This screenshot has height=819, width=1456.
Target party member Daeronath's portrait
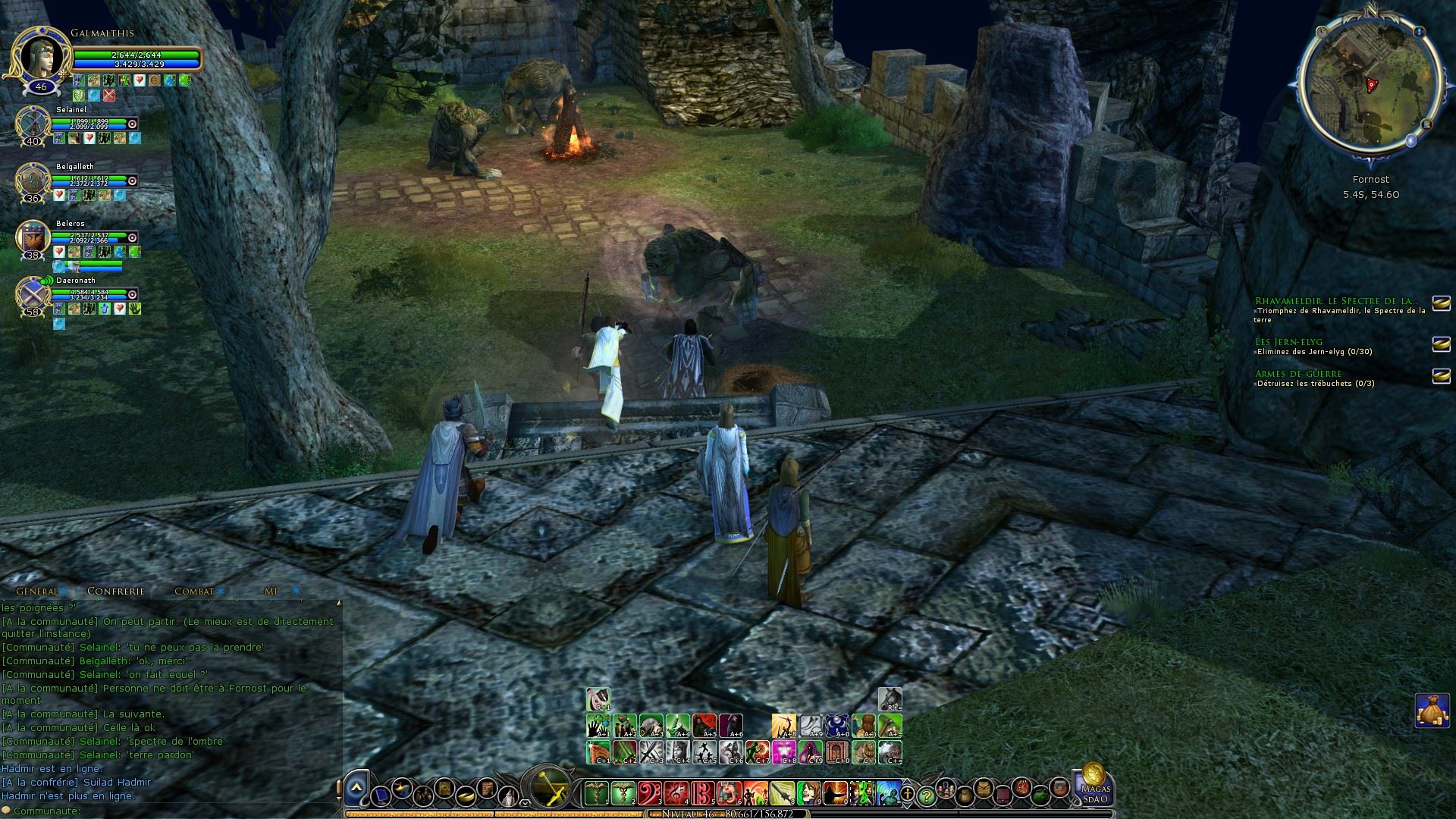click(33, 294)
